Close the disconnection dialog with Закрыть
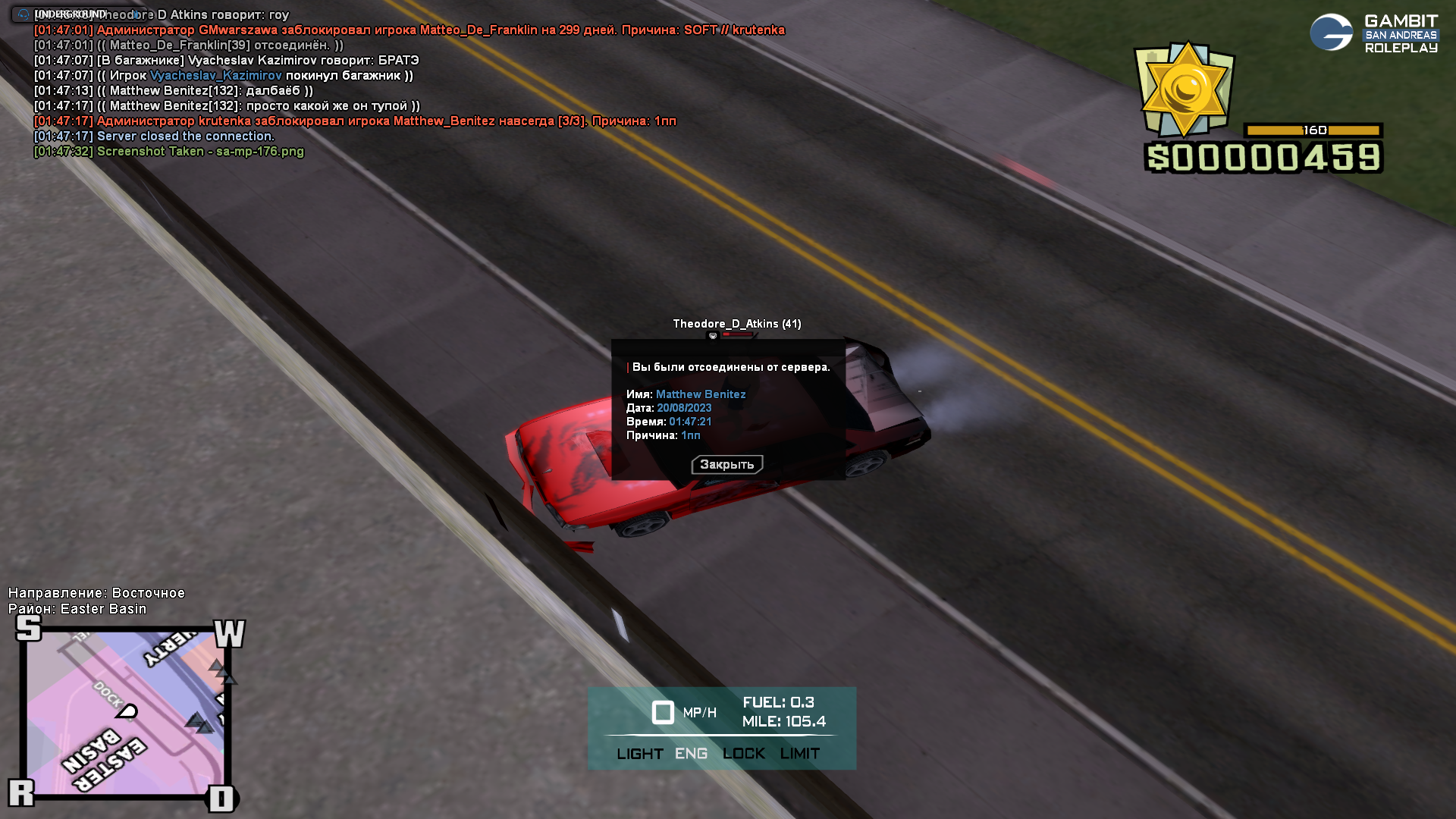 (726, 464)
